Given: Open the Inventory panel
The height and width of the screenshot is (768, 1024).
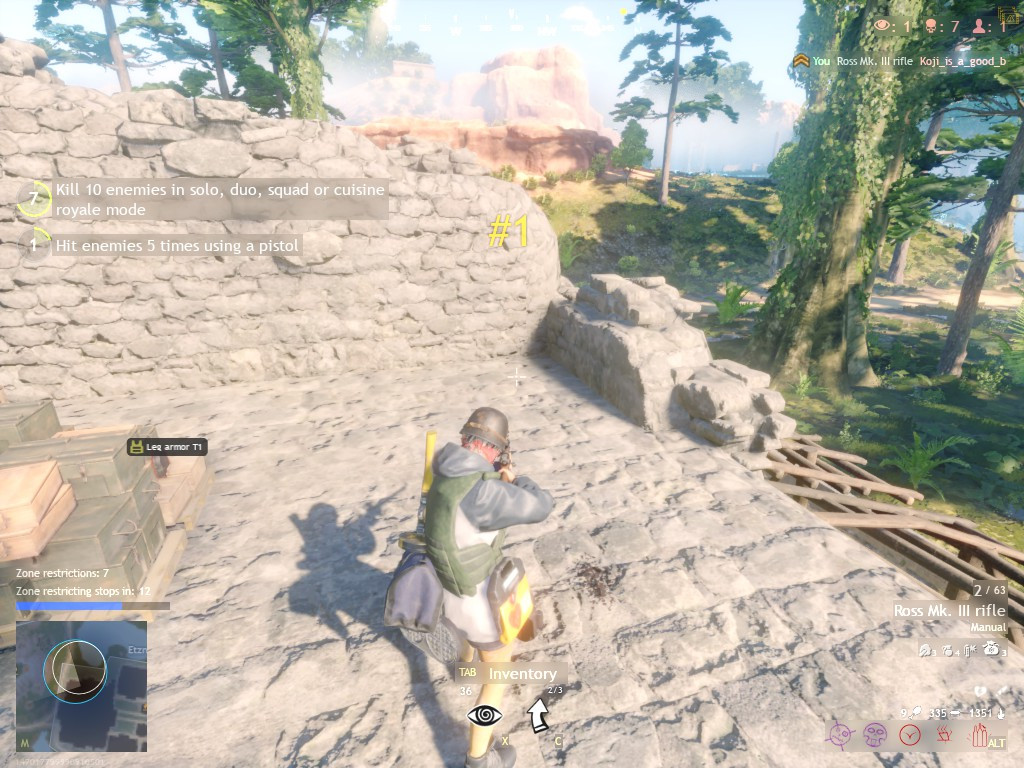Looking at the screenshot, I should (521, 674).
